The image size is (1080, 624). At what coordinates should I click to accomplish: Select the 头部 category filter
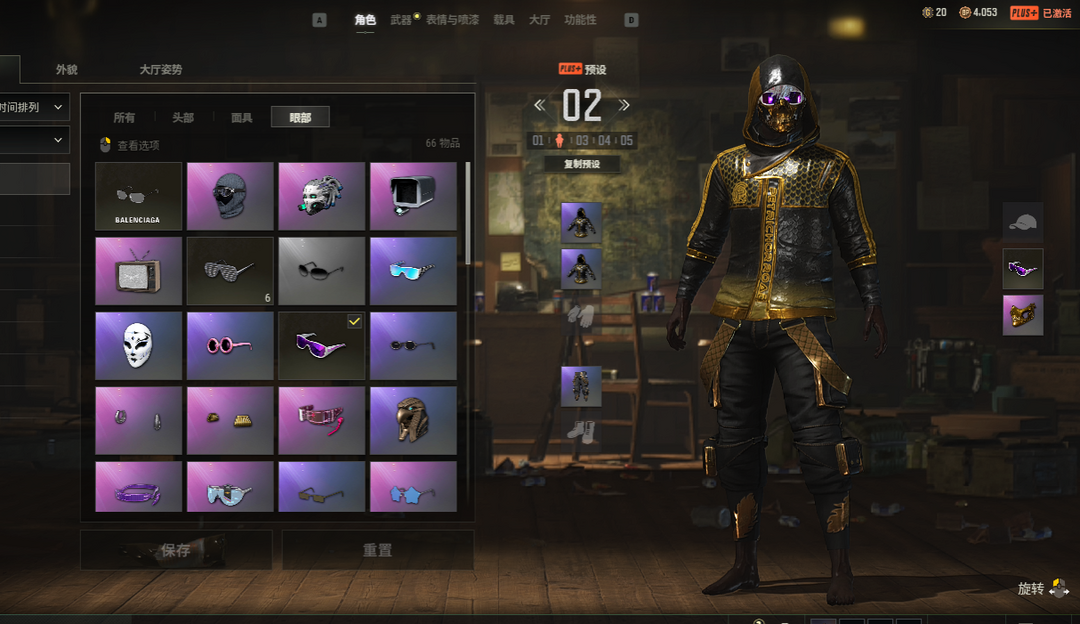[x=183, y=118]
